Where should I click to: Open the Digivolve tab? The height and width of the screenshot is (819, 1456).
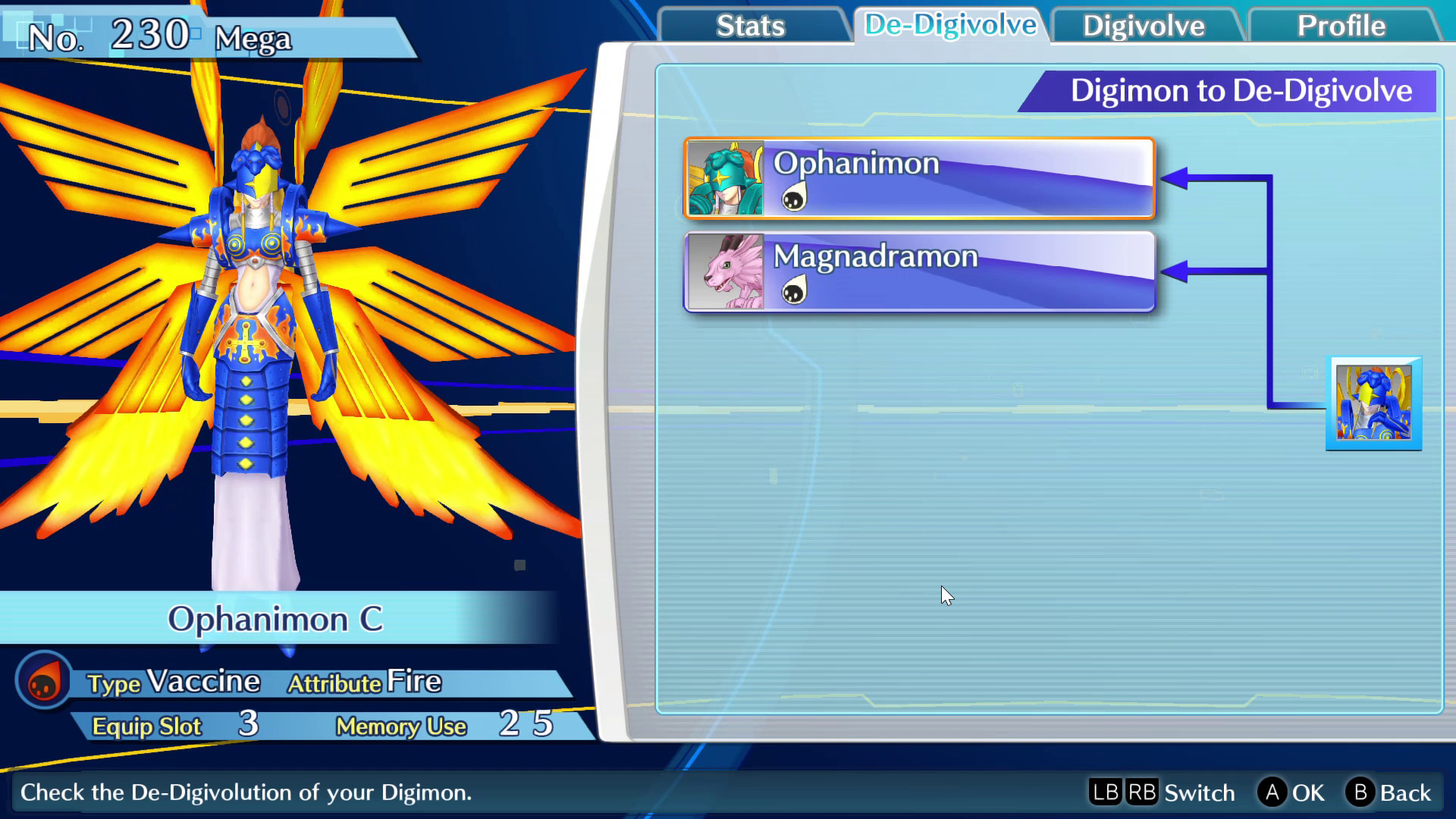click(1142, 26)
